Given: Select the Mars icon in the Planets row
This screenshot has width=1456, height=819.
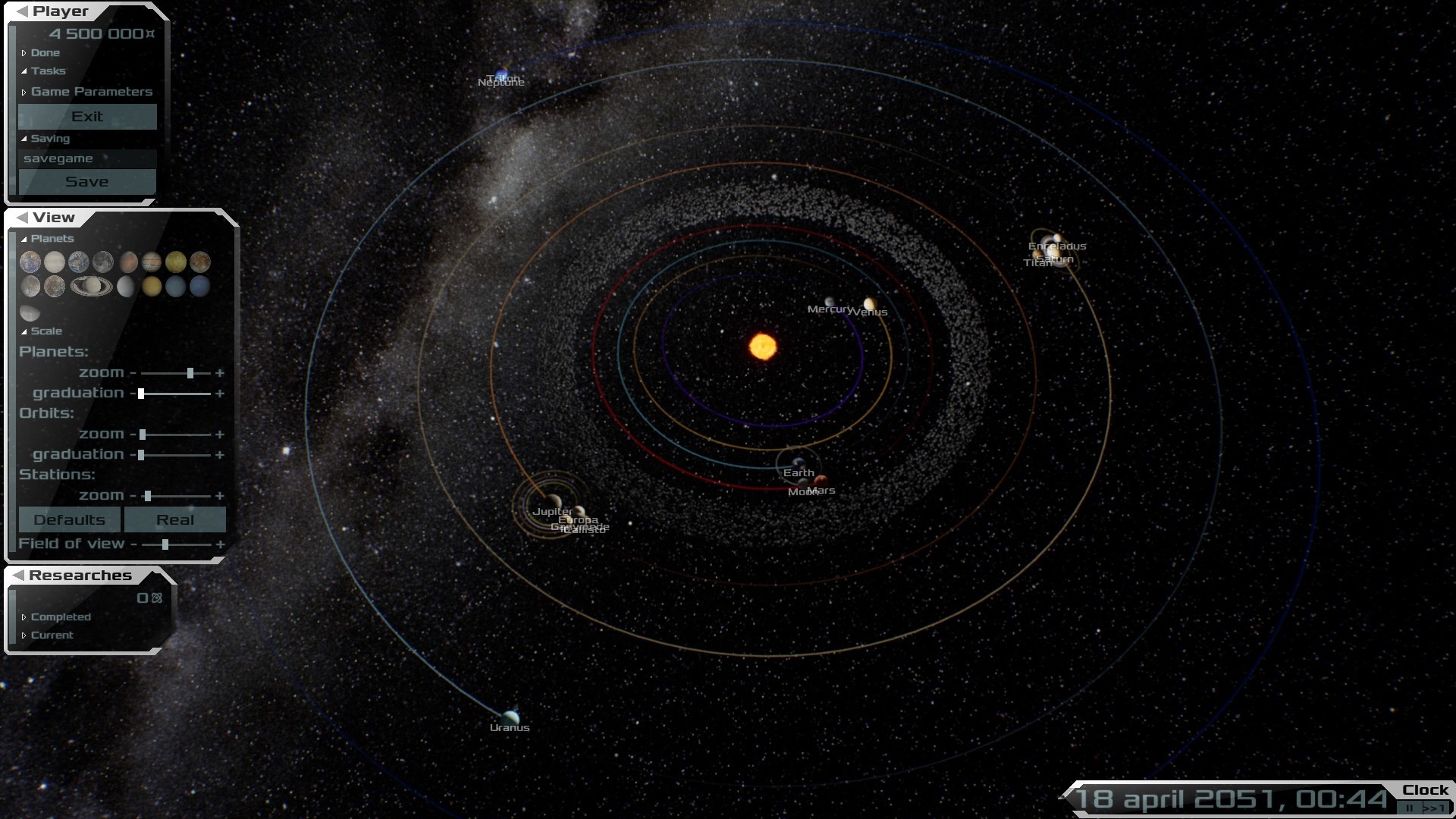Looking at the screenshot, I should 128,261.
